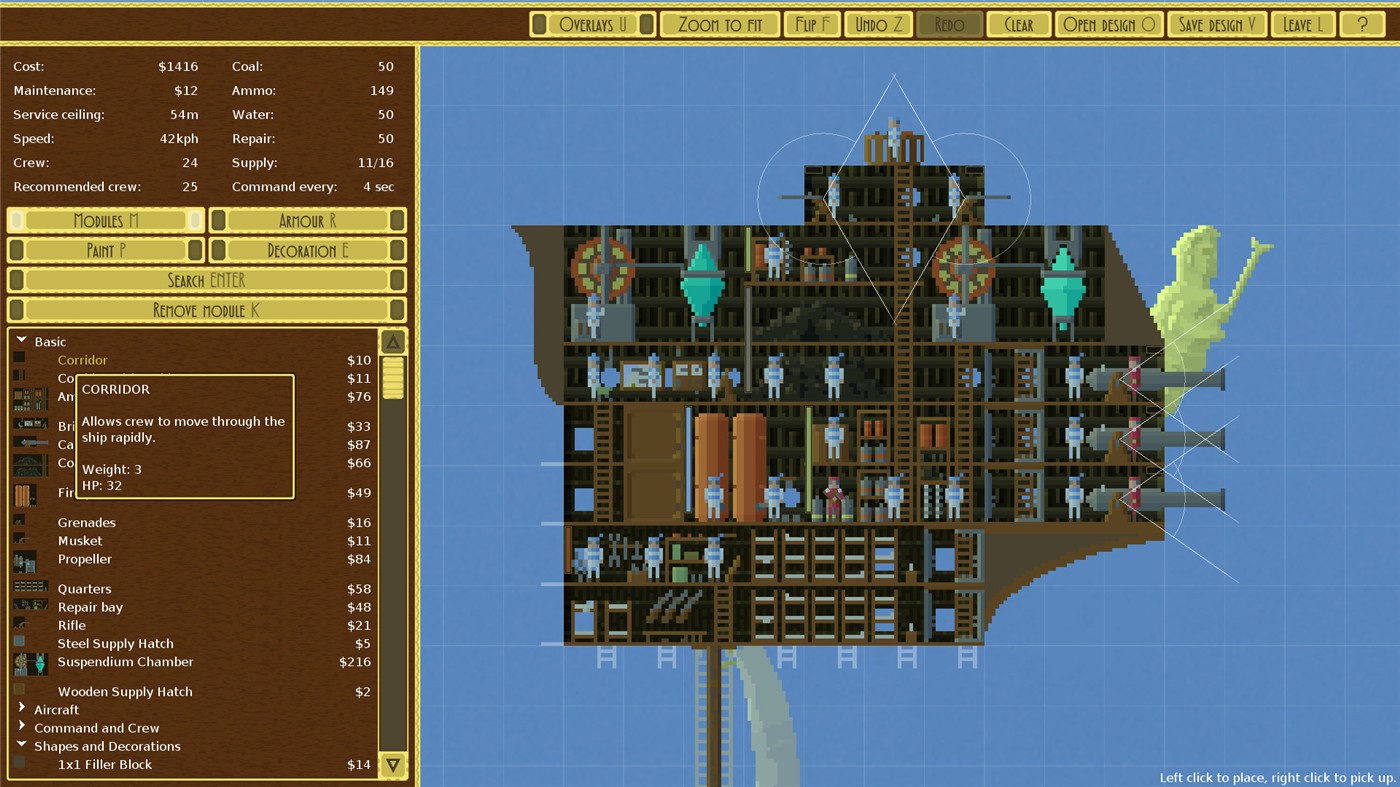The image size is (1400, 787).
Task: Pick the Quarters module icon
Action: (30, 588)
